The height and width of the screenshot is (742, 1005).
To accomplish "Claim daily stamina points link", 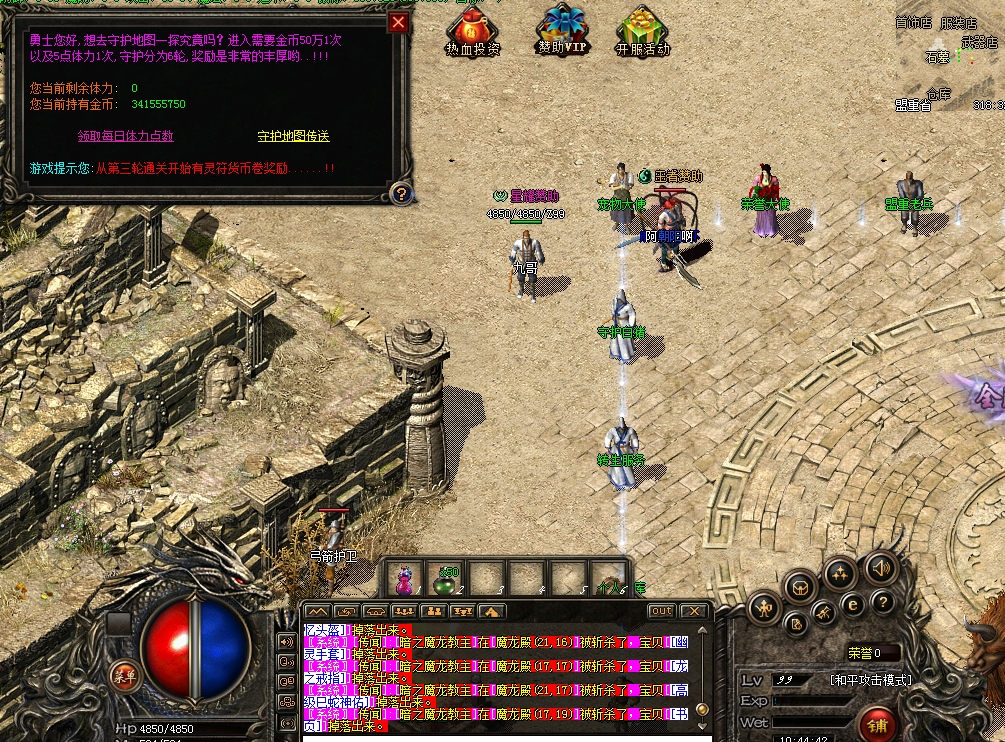I will (x=126, y=136).
